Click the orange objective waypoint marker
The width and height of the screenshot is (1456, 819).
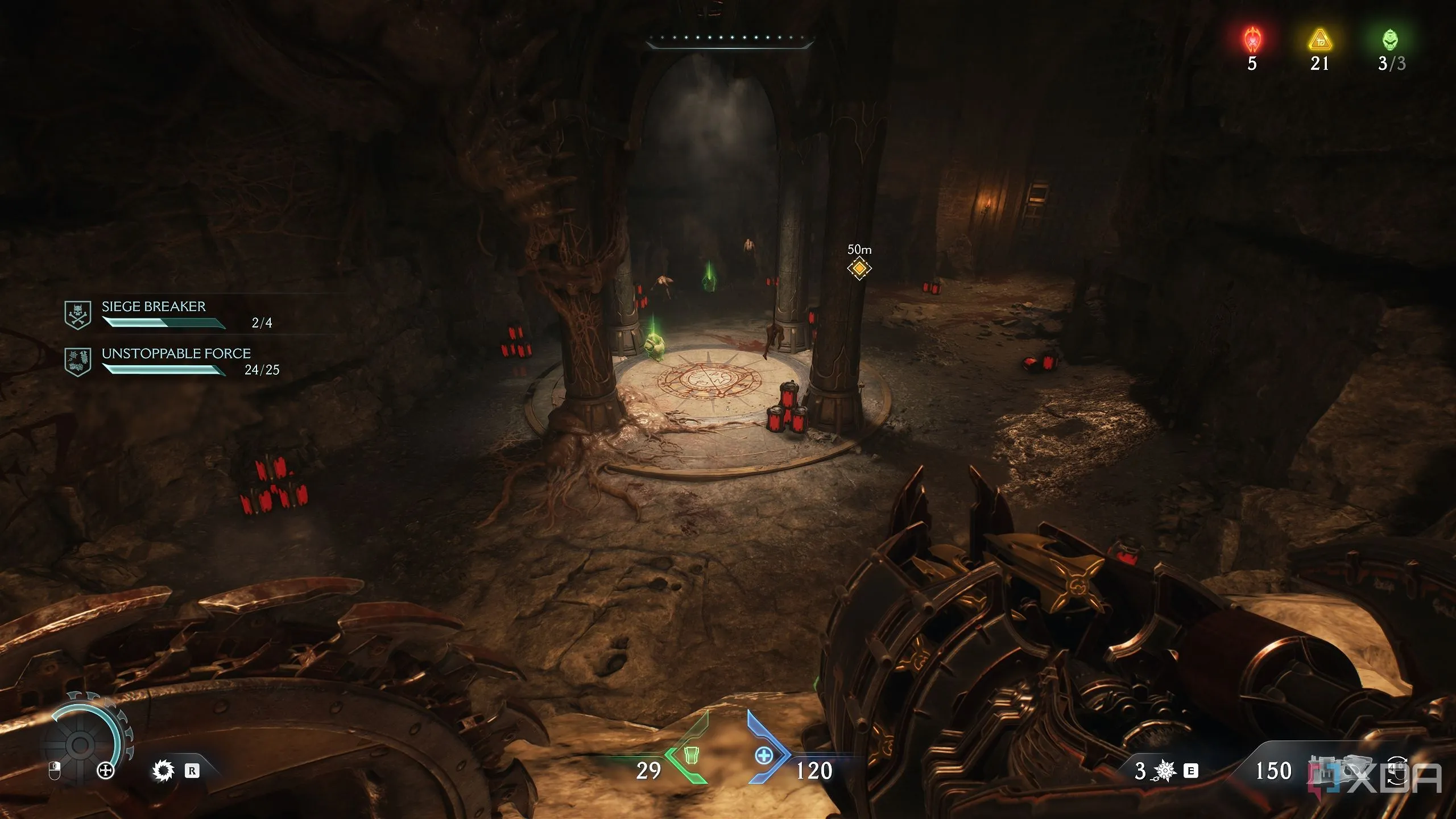click(859, 268)
